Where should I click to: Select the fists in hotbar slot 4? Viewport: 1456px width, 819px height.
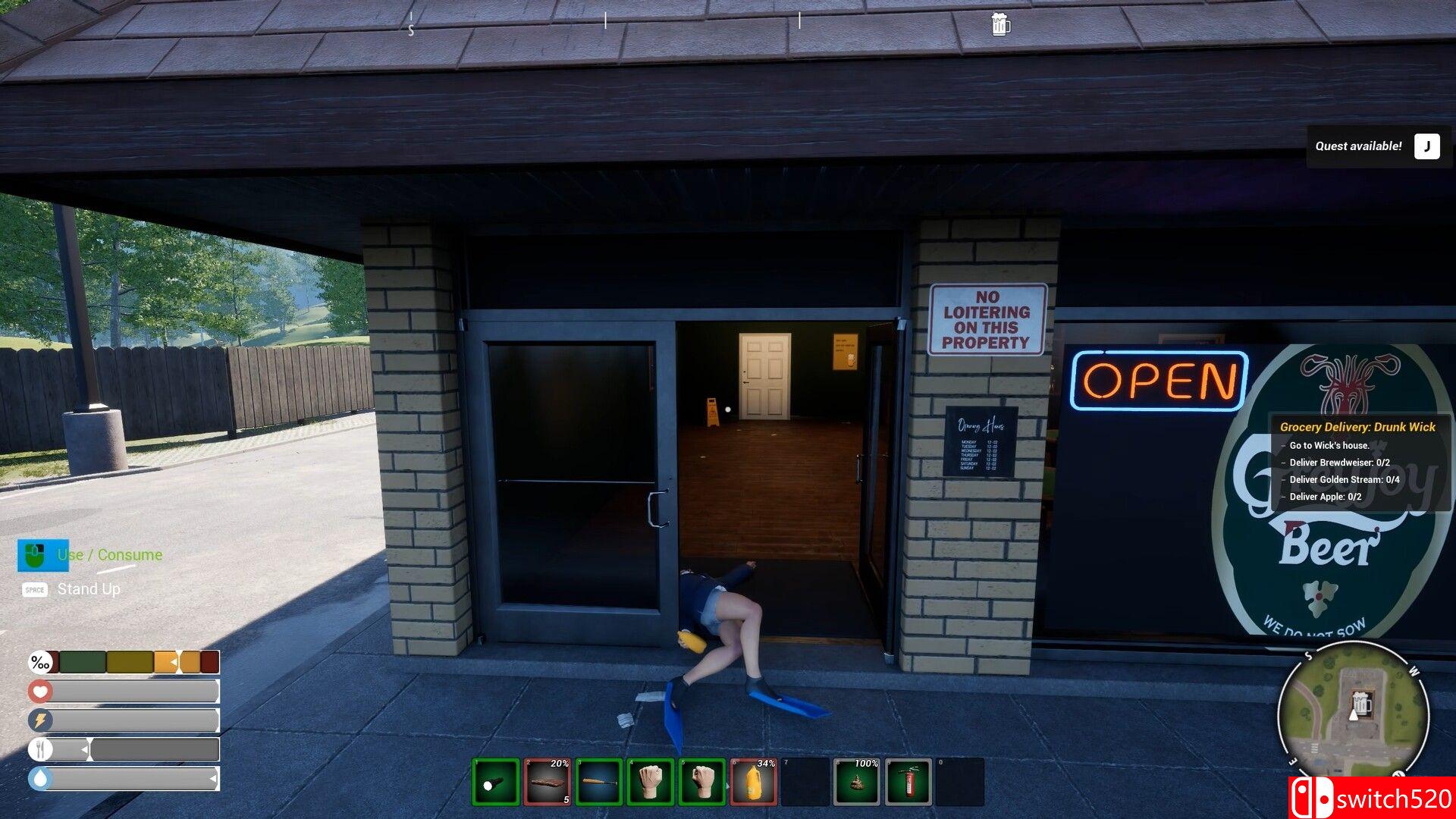pos(651,780)
